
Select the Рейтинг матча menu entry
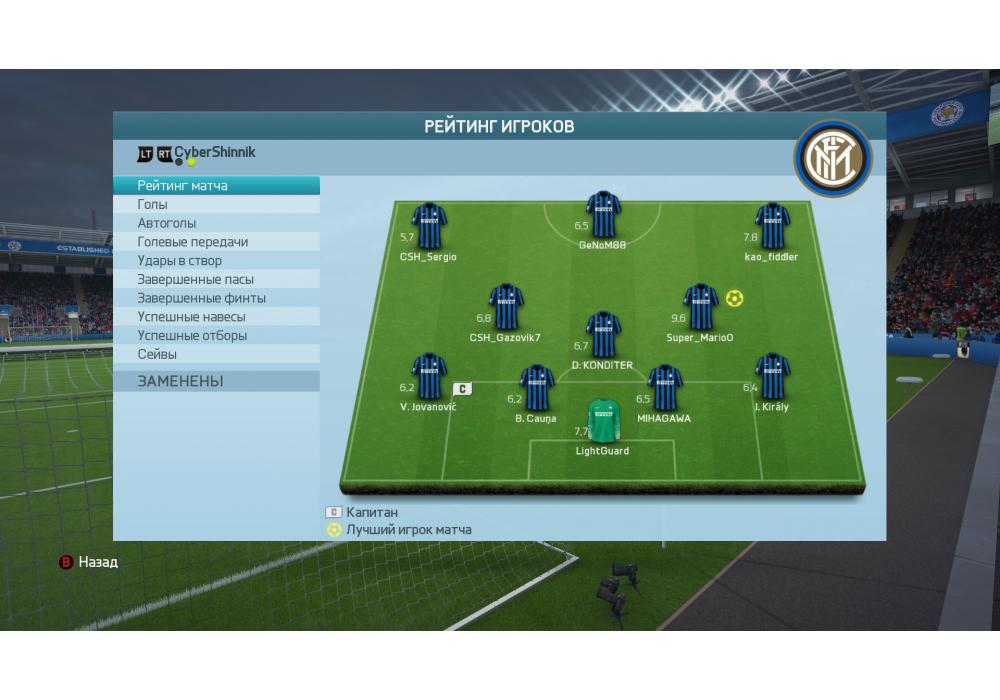[216, 186]
